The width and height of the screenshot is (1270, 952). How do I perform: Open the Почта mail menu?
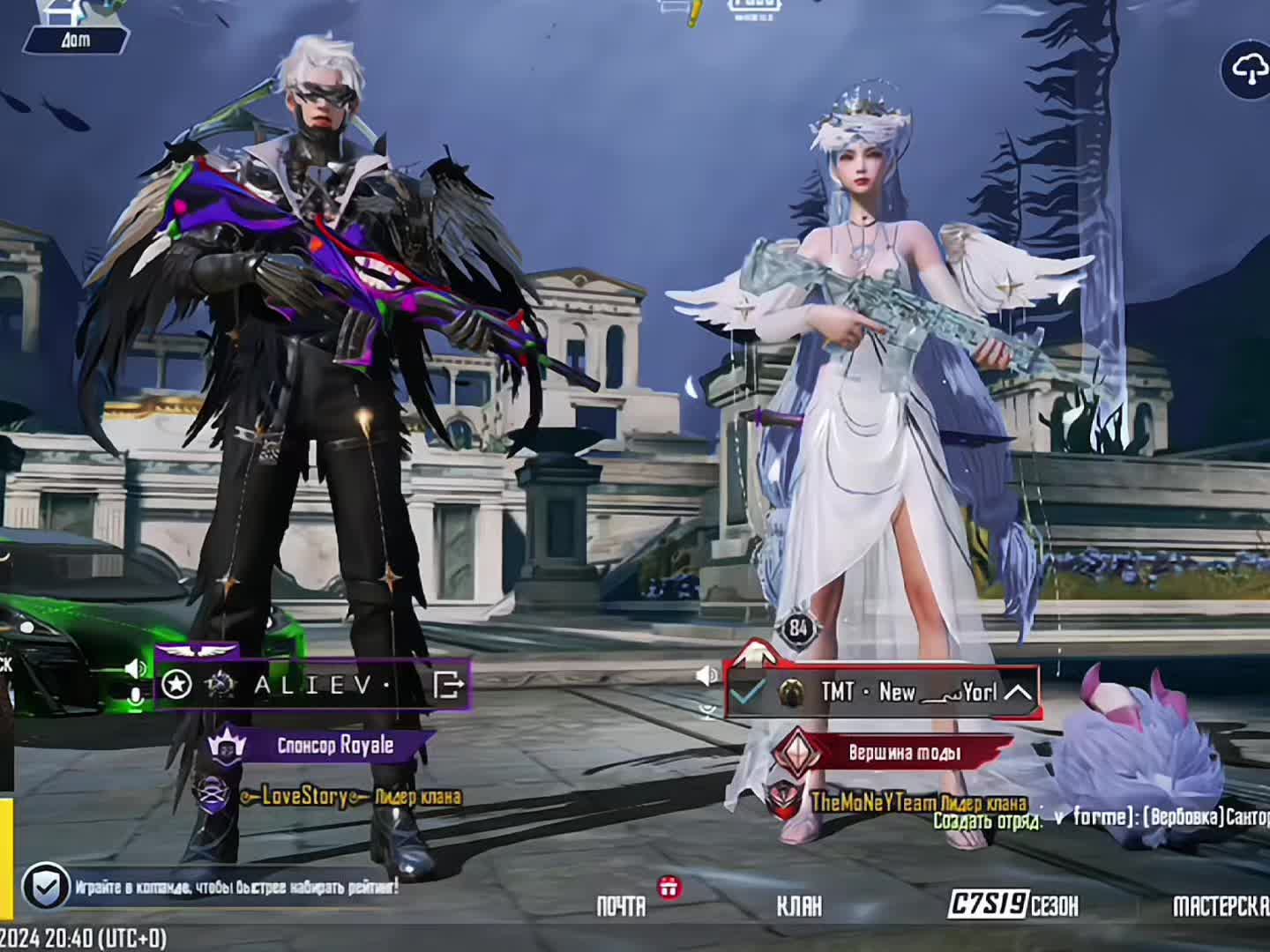[622, 905]
